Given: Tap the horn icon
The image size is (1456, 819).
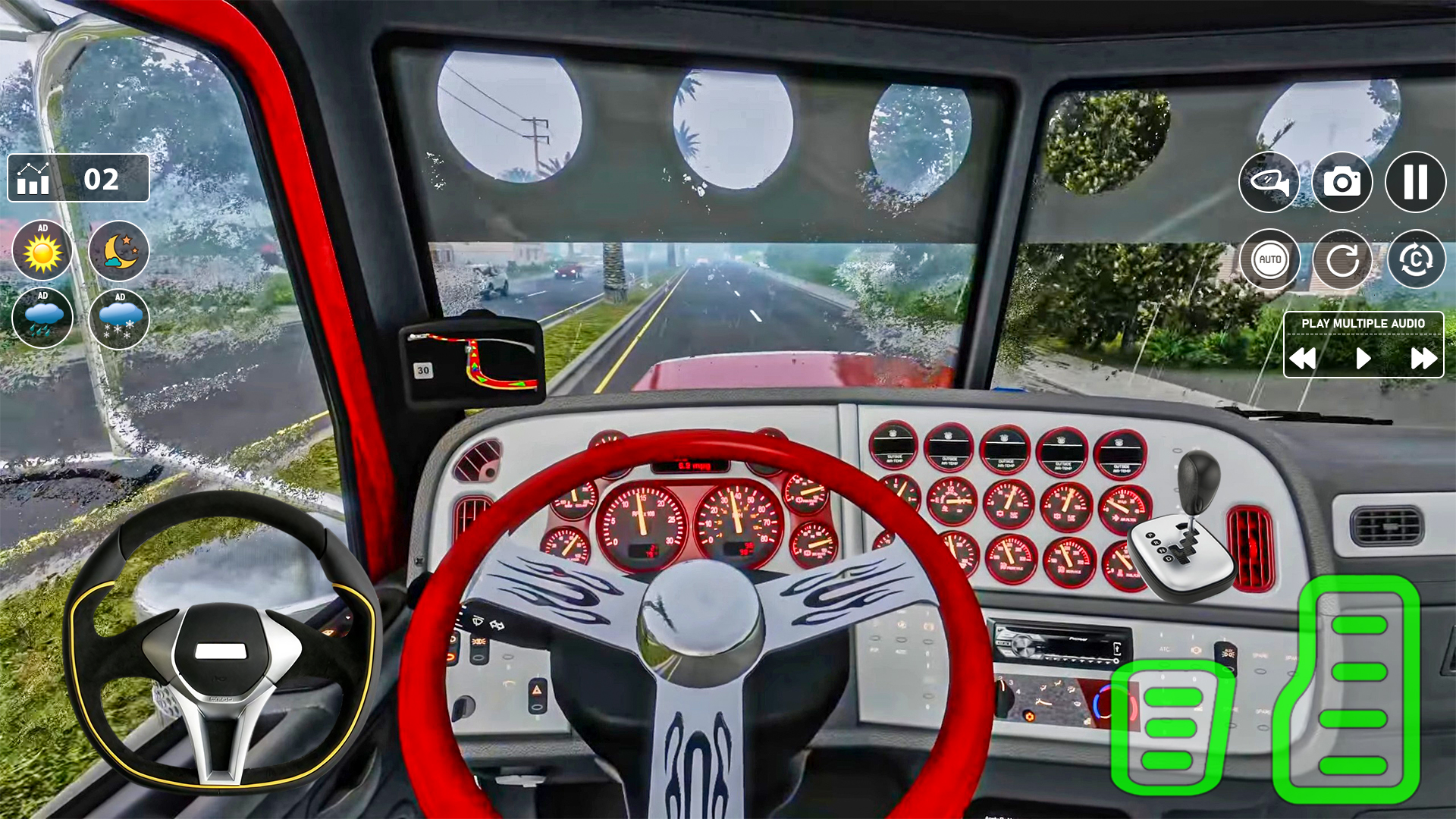Looking at the screenshot, I should [x=1269, y=181].
